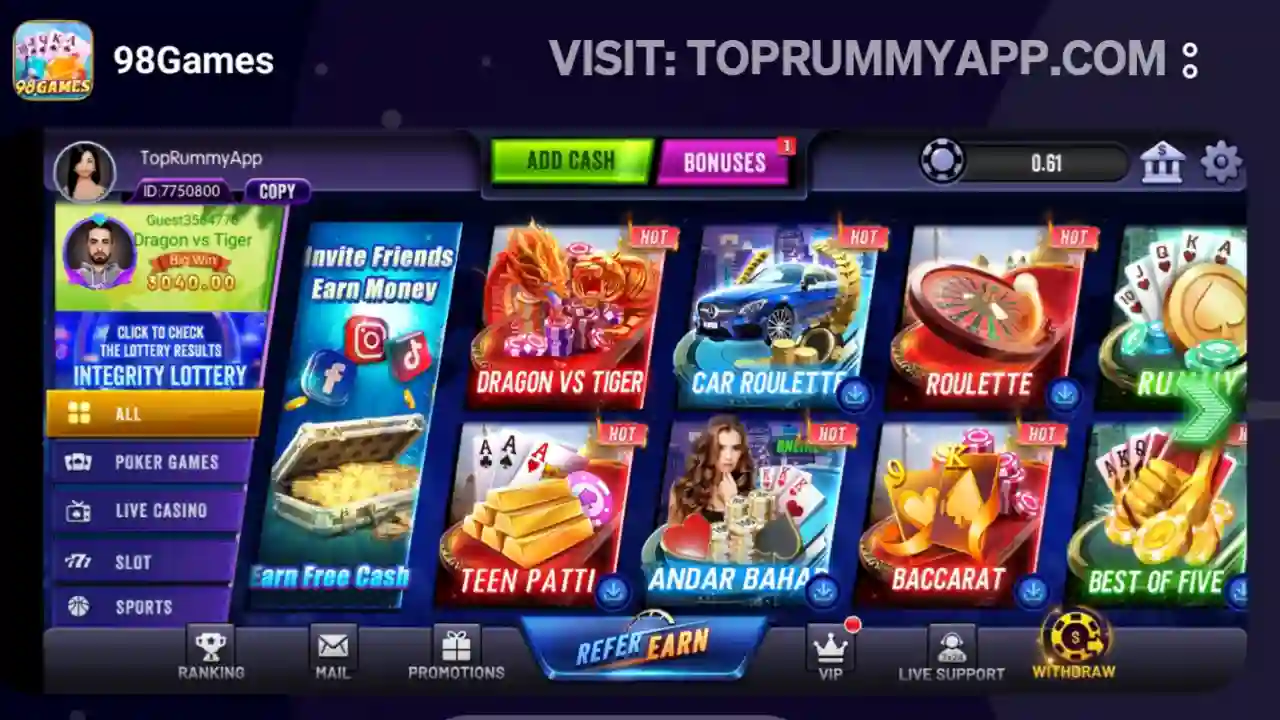
Task: Open the three-dot menu top right
Action: (1189, 60)
